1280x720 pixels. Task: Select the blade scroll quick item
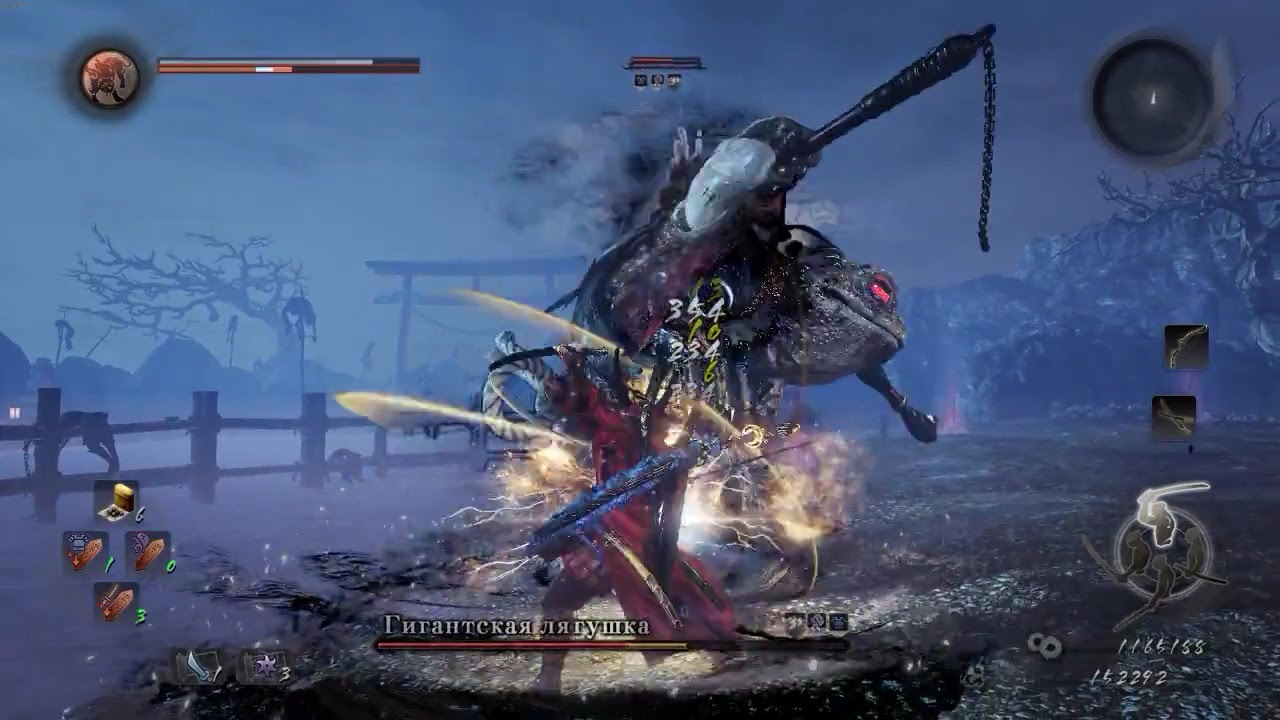click(195, 667)
